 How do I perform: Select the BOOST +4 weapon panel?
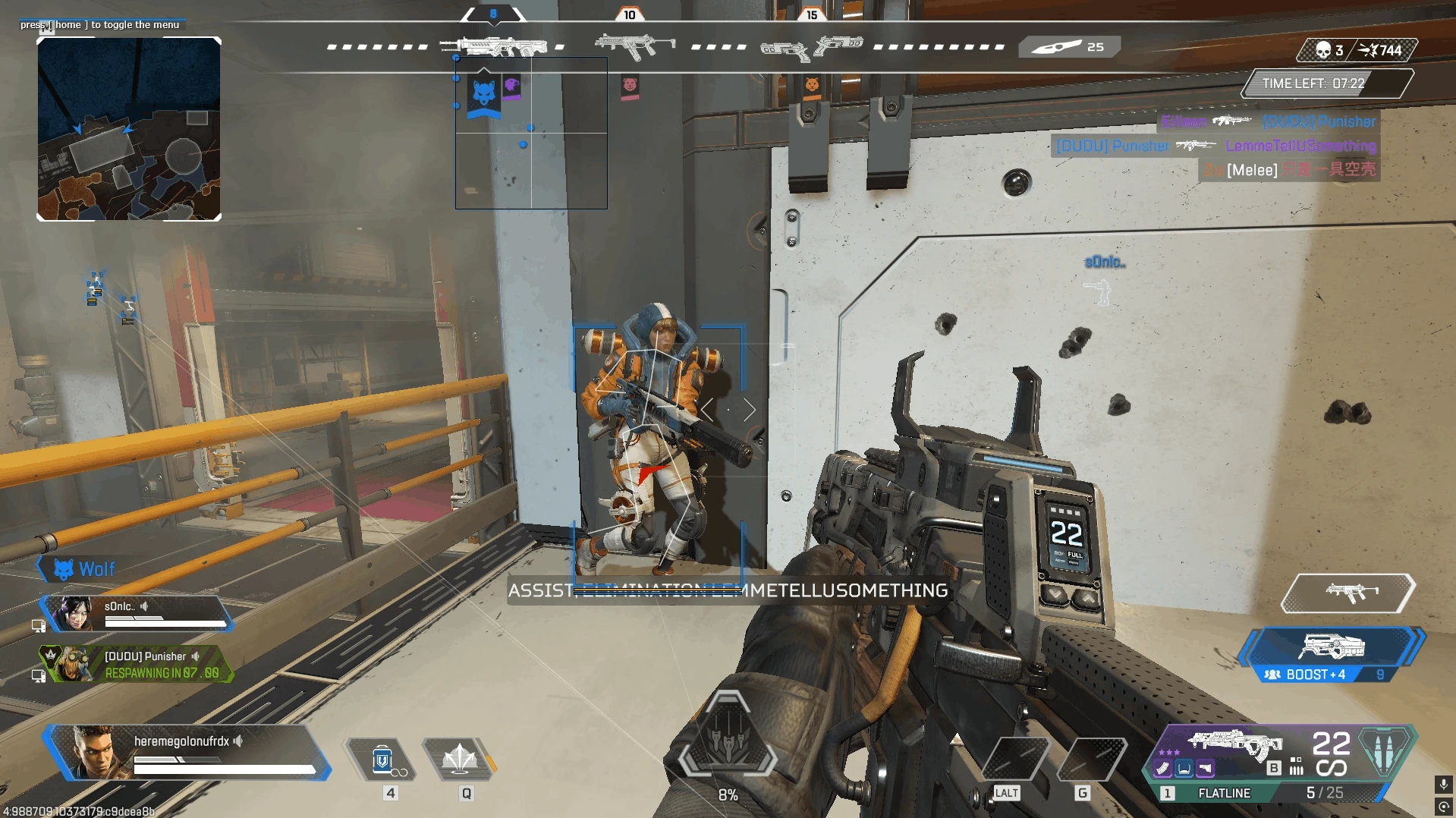pyautogui.click(x=1331, y=654)
